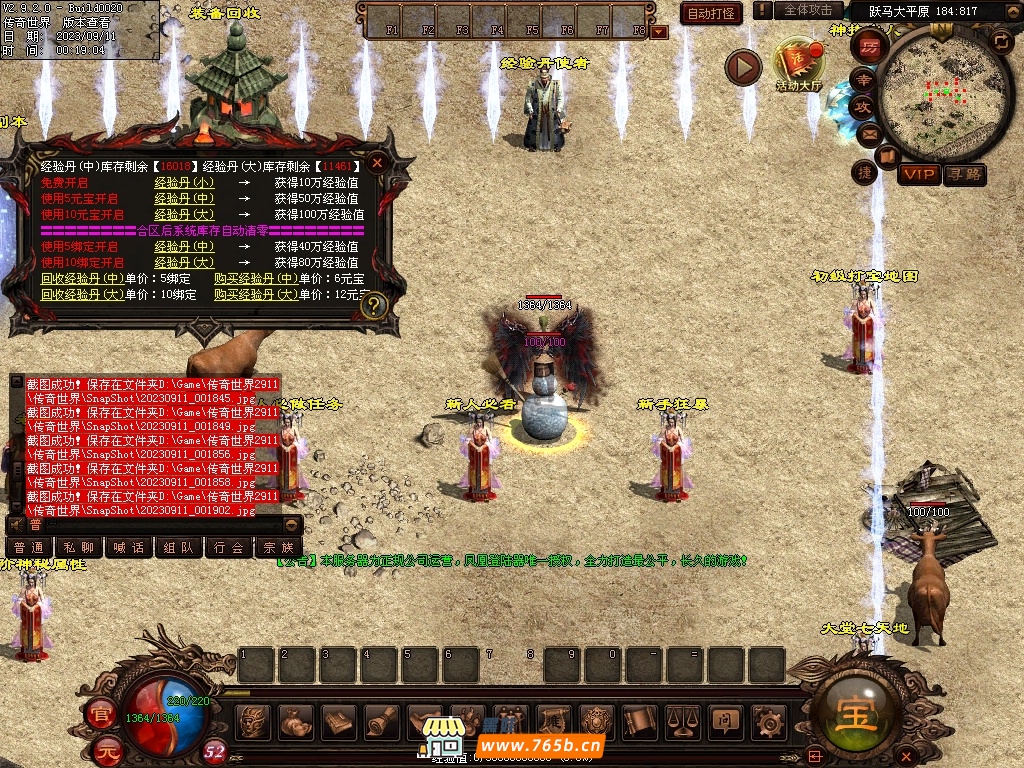Open the 活动大厅 activity hall icon
Image resolution: width=1024 pixels, height=768 pixels.
point(799,64)
